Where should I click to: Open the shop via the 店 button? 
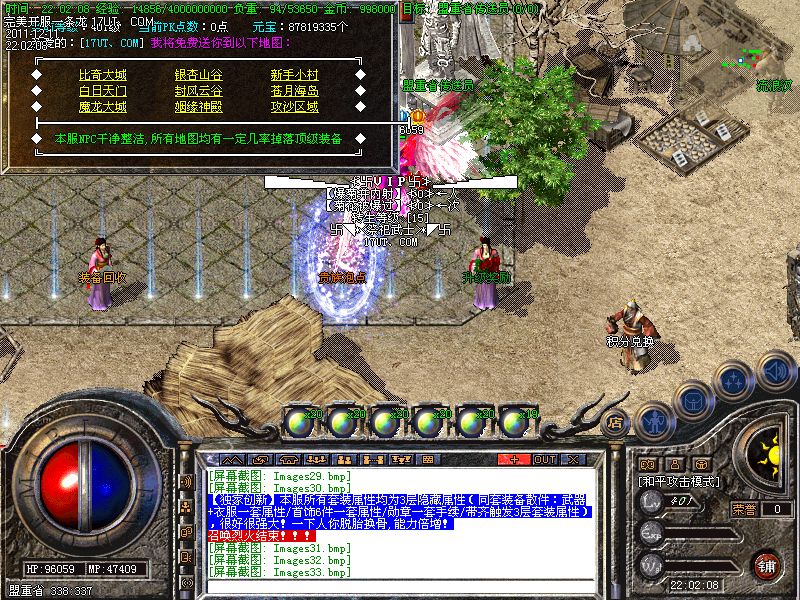pos(616,423)
